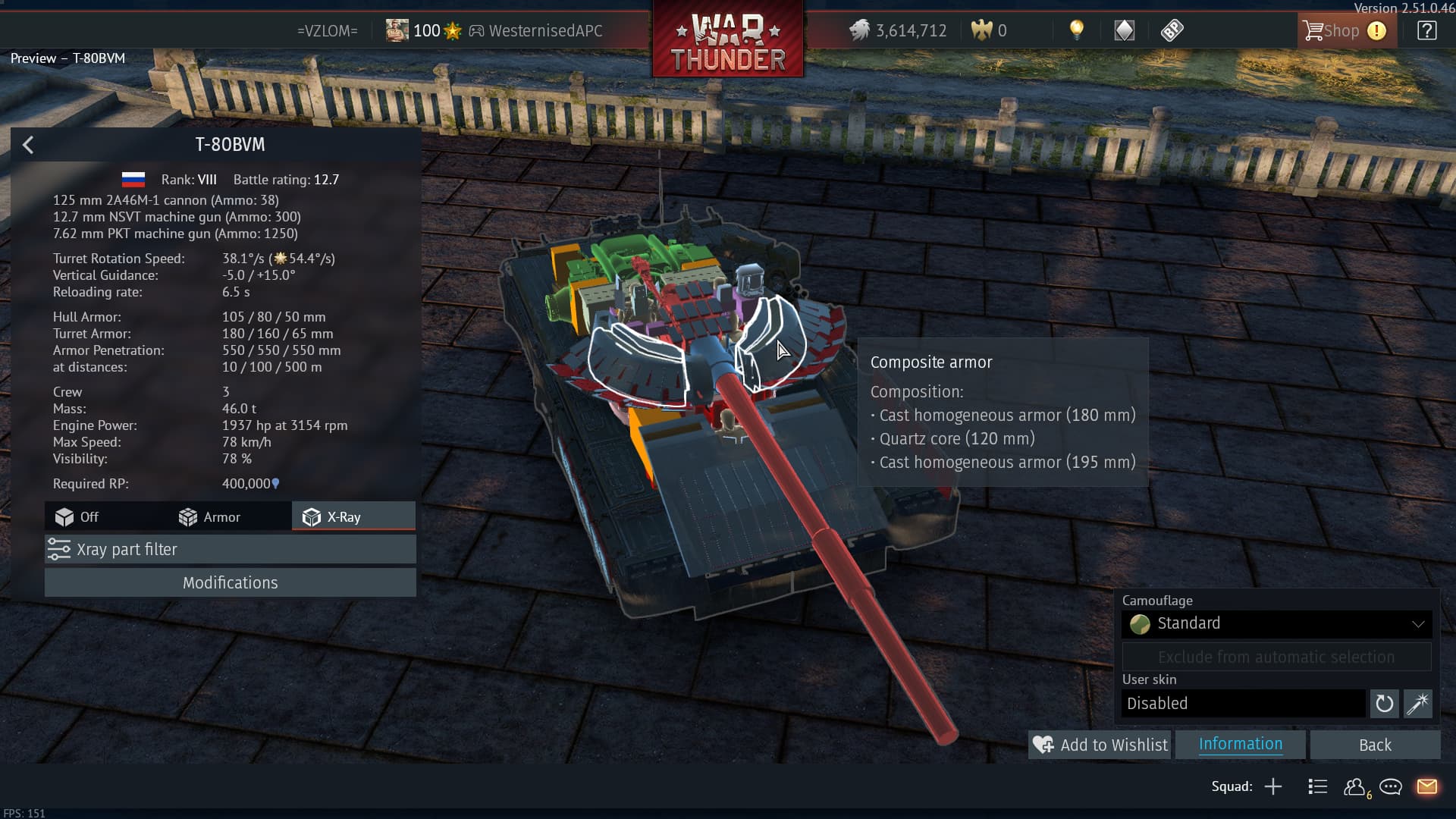Open the Modifications panel
Image resolution: width=1456 pixels, height=819 pixels.
coord(230,583)
